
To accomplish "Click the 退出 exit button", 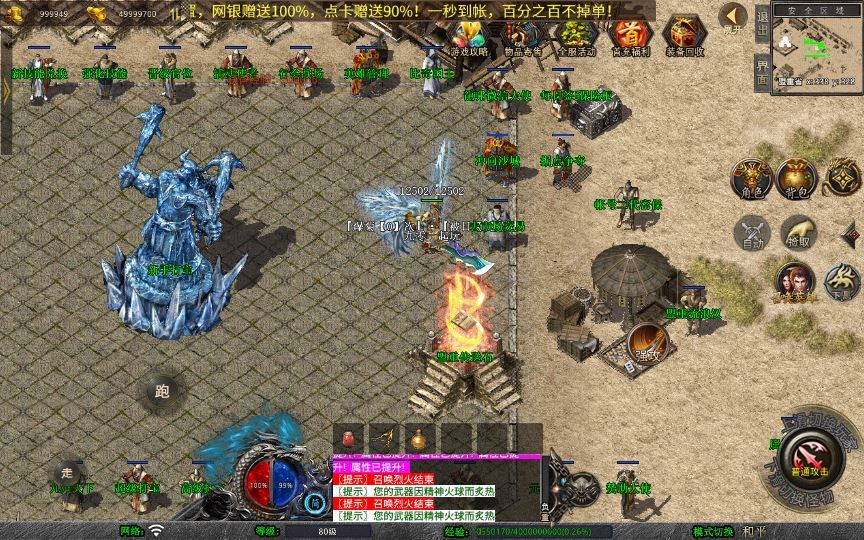I will (x=762, y=30).
